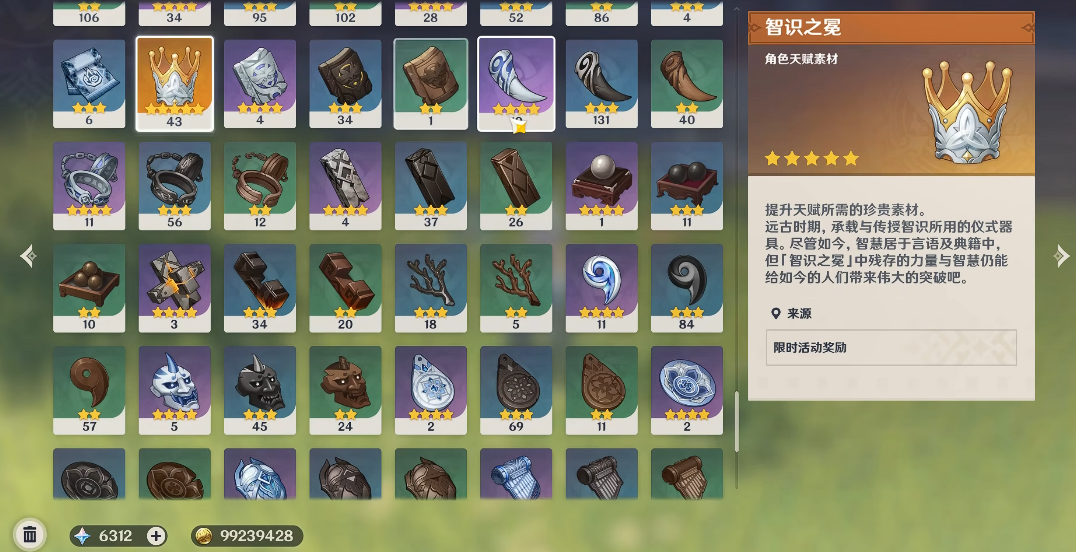The height and width of the screenshot is (552, 1076).
Task: Select the Crown of Insight item slot
Action: coord(174,83)
